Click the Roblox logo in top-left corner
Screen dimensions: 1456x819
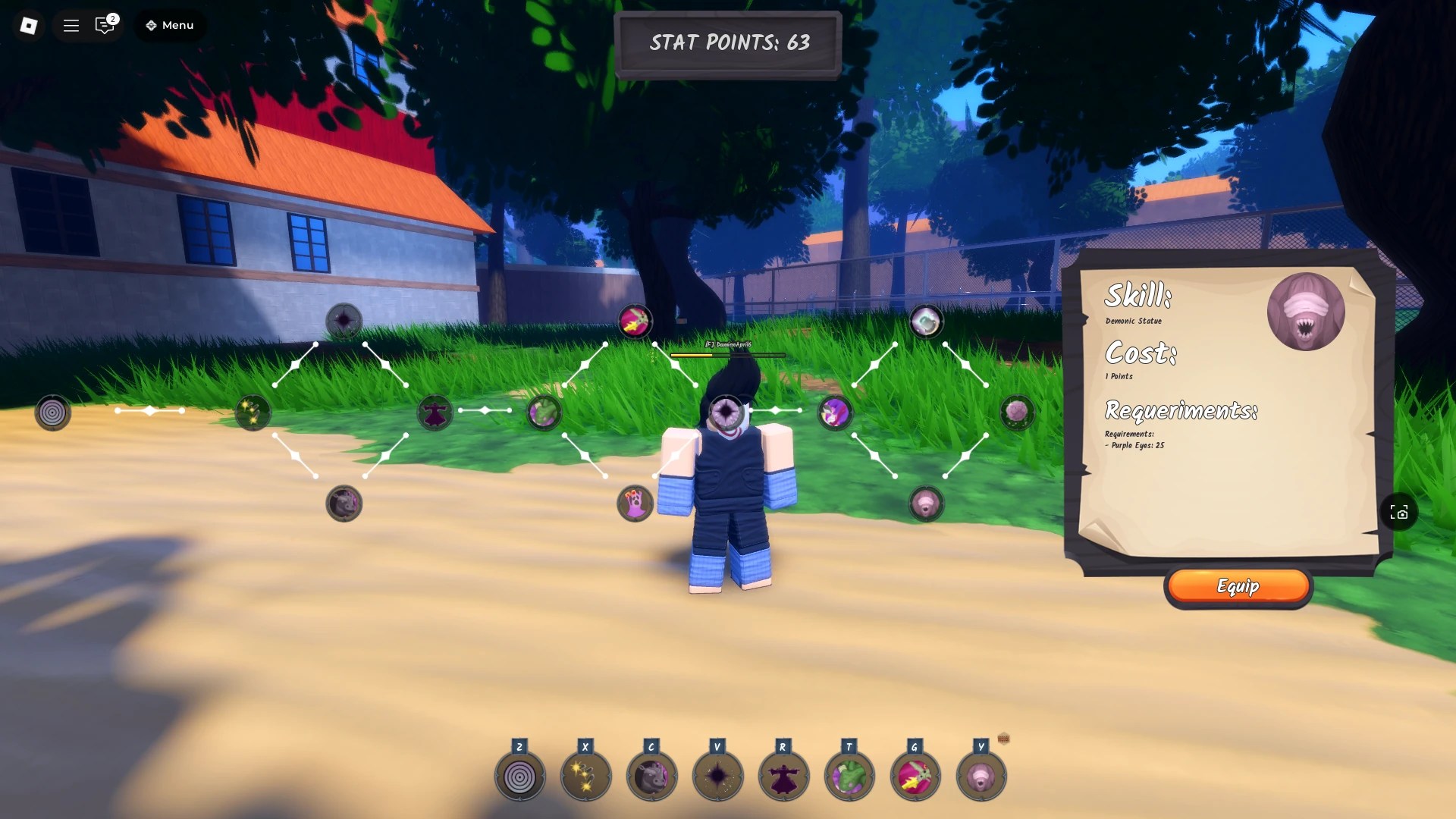pyautogui.click(x=28, y=25)
